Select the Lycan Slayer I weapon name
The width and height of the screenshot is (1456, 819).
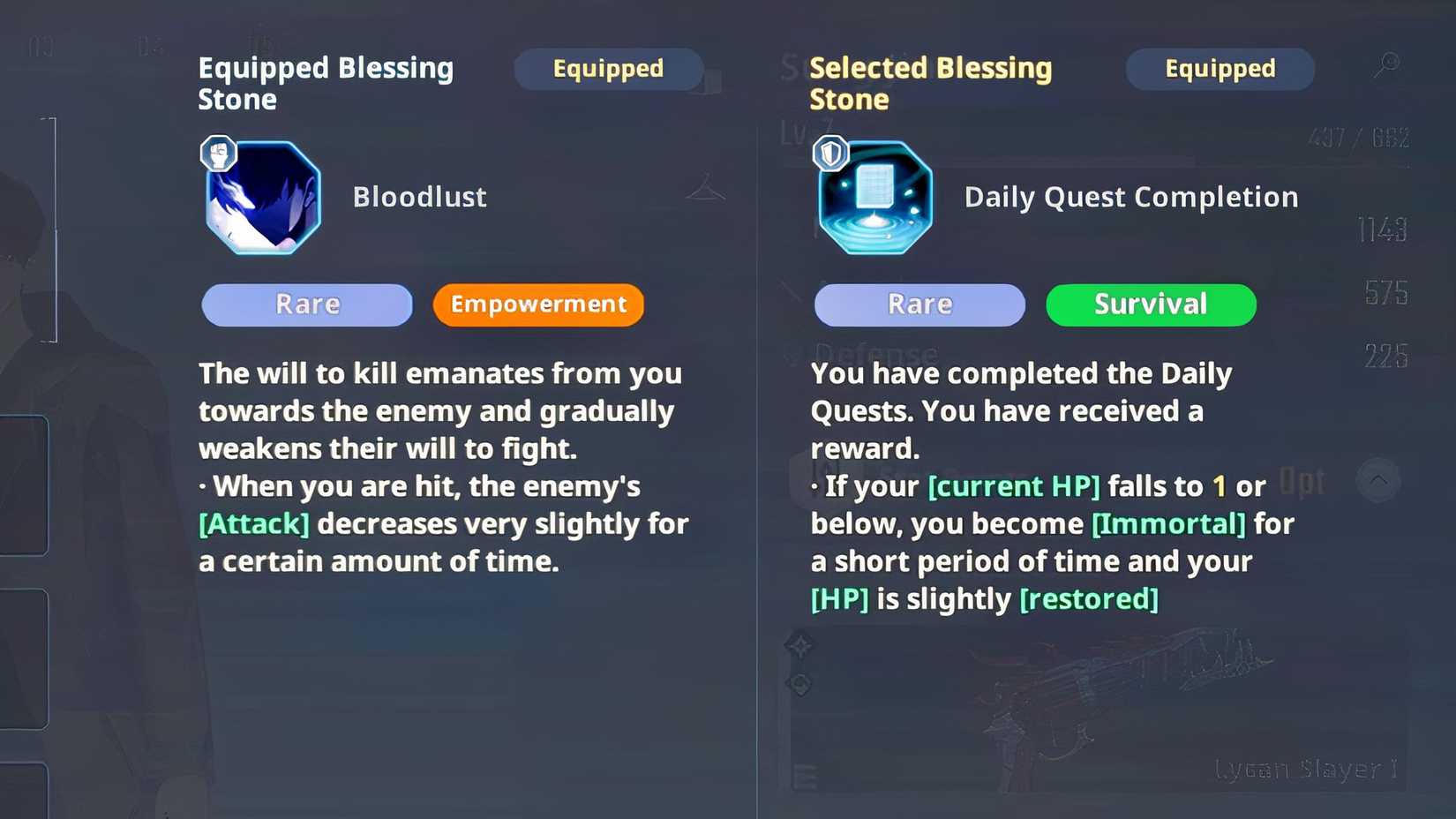[x=1305, y=769]
